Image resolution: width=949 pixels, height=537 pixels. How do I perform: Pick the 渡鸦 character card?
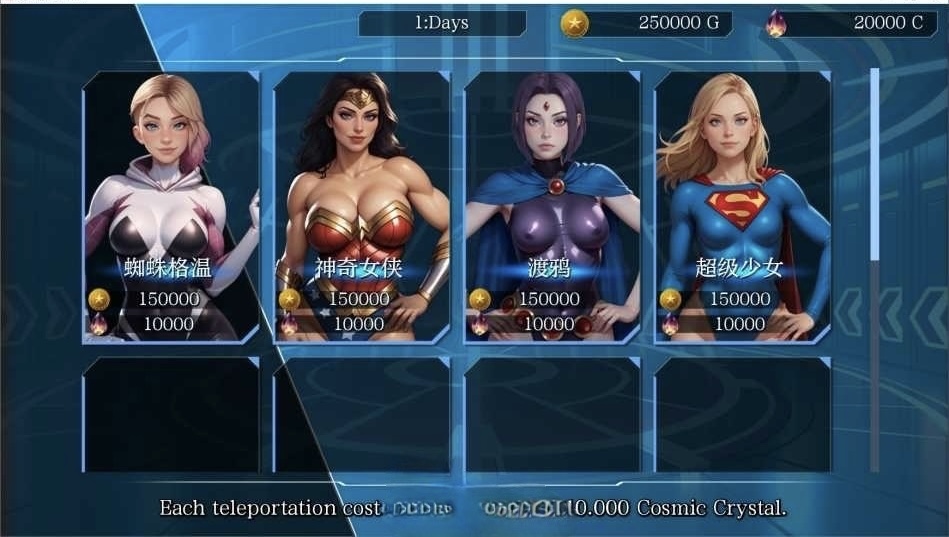[x=552, y=207]
